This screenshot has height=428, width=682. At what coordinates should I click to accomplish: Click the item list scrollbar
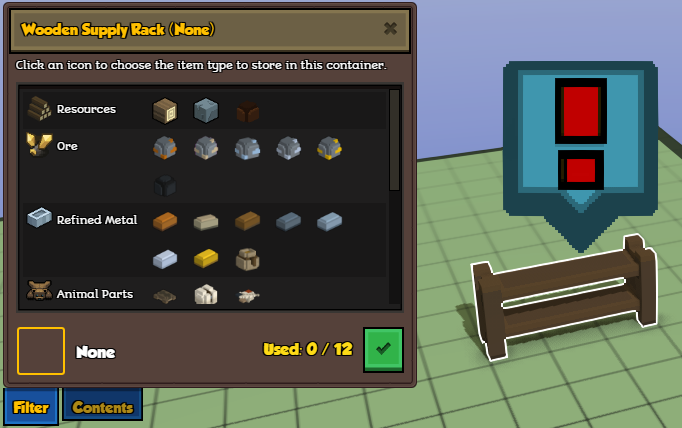[394, 140]
